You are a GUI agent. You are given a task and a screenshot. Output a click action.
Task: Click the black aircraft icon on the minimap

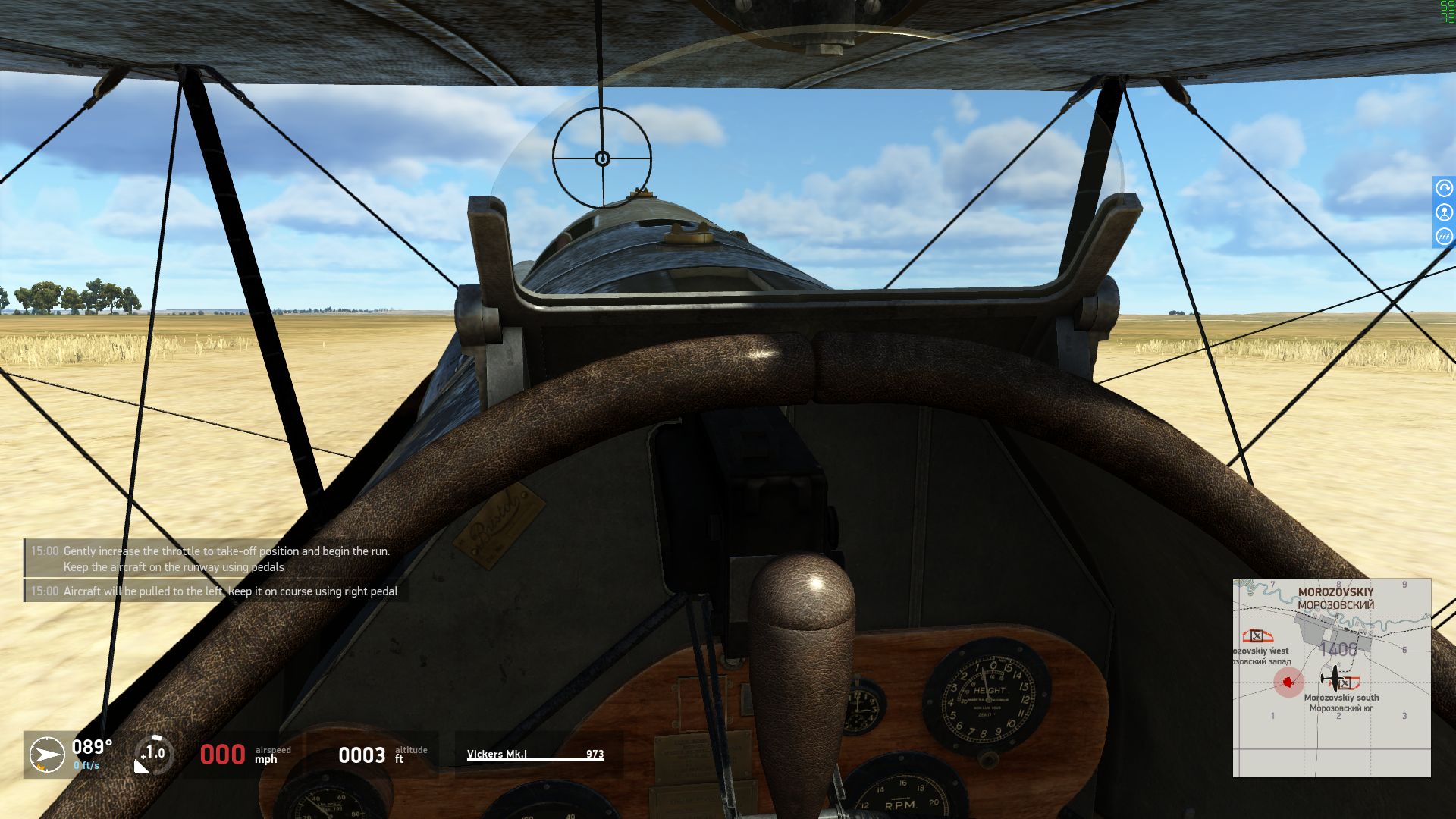[1334, 677]
